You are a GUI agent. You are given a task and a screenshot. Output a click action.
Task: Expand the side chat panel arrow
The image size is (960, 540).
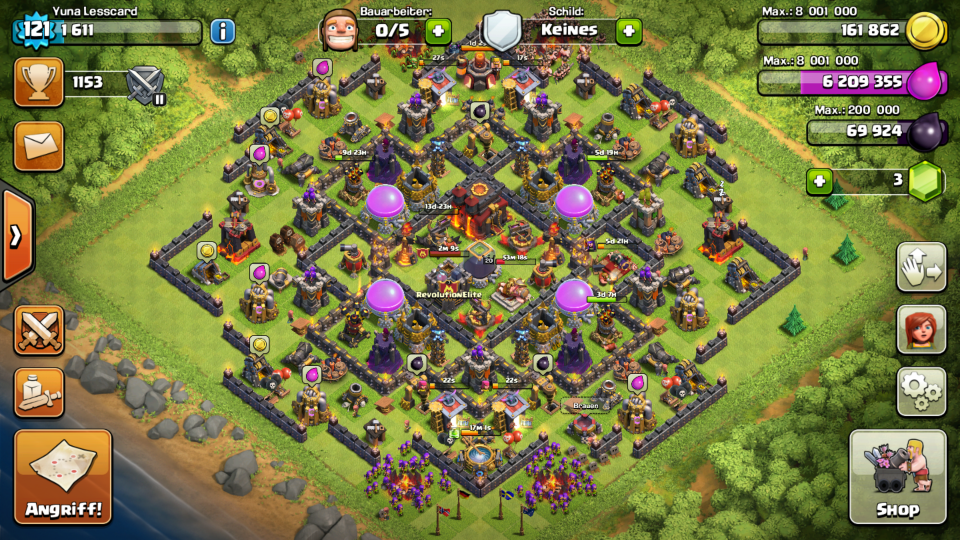(x=16, y=236)
